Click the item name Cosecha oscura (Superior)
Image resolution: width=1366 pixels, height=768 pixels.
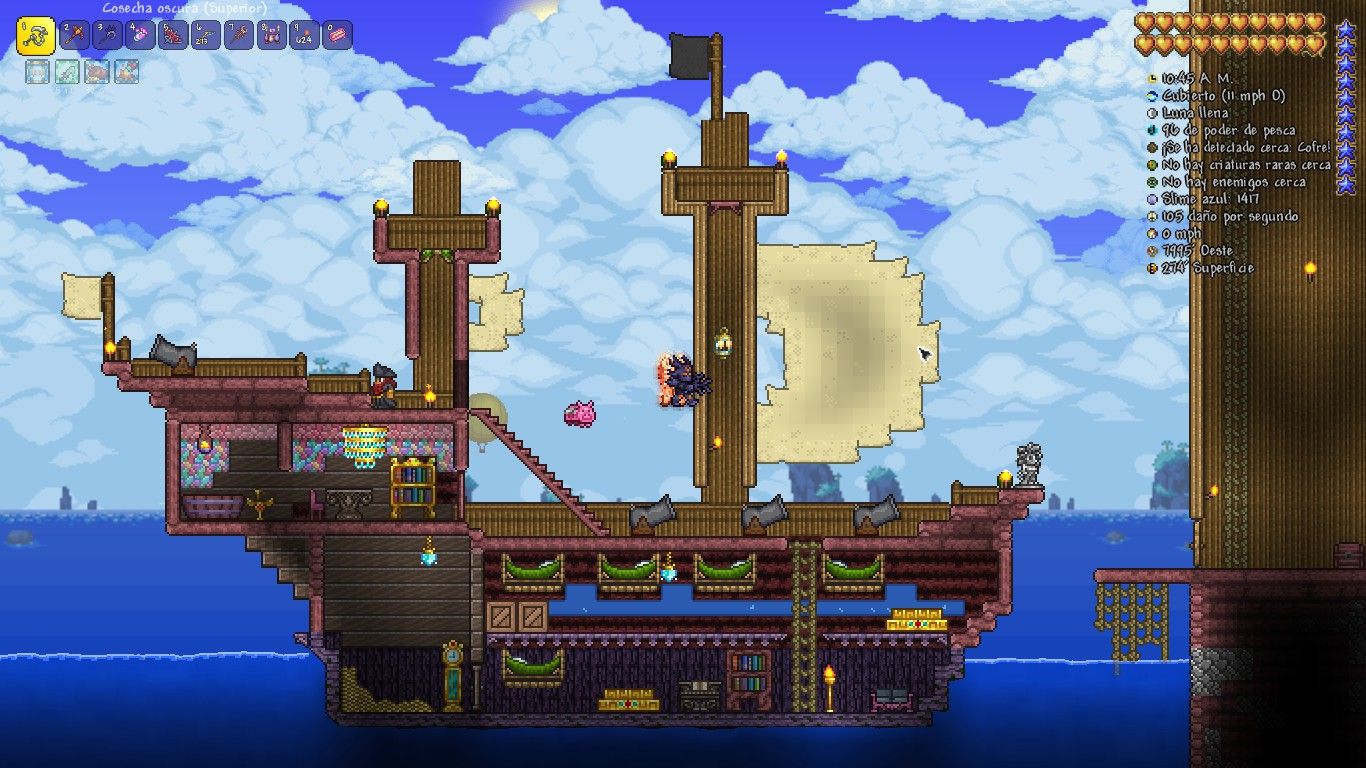pyautogui.click(x=185, y=8)
